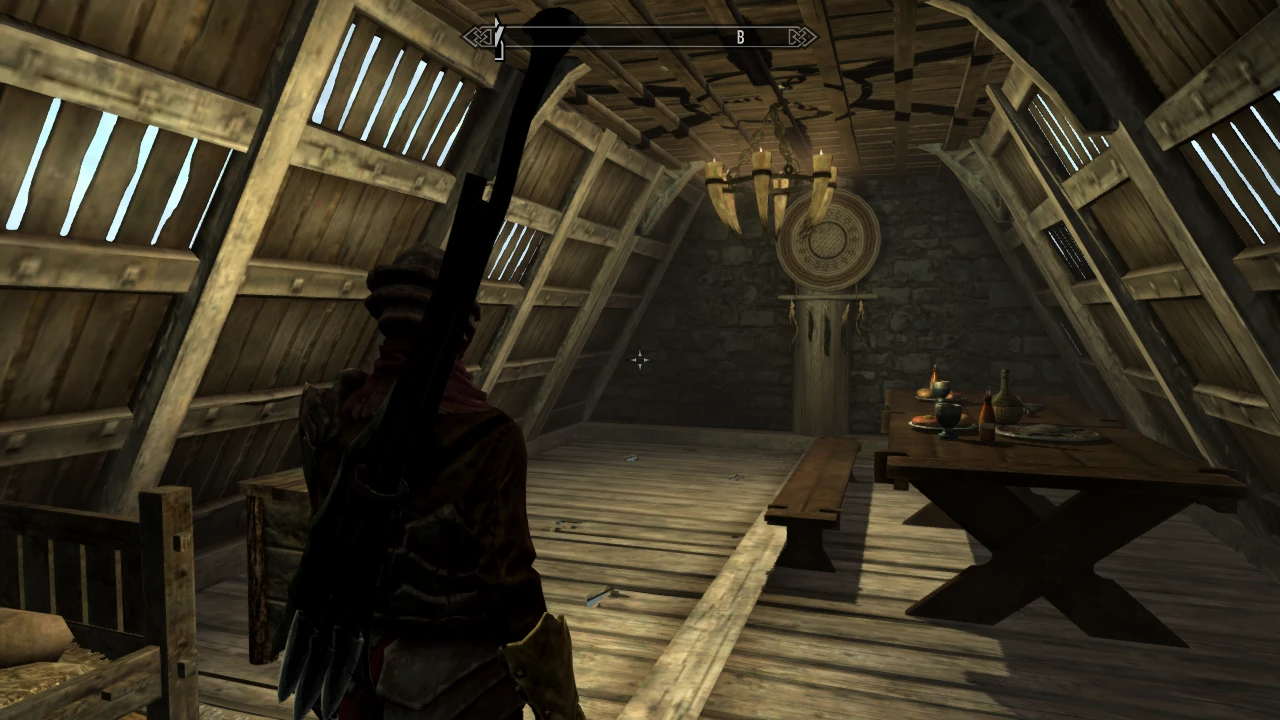Click the tall goblet on the table
Viewport: 1280px width, 720px height.
tap(948, 415)
